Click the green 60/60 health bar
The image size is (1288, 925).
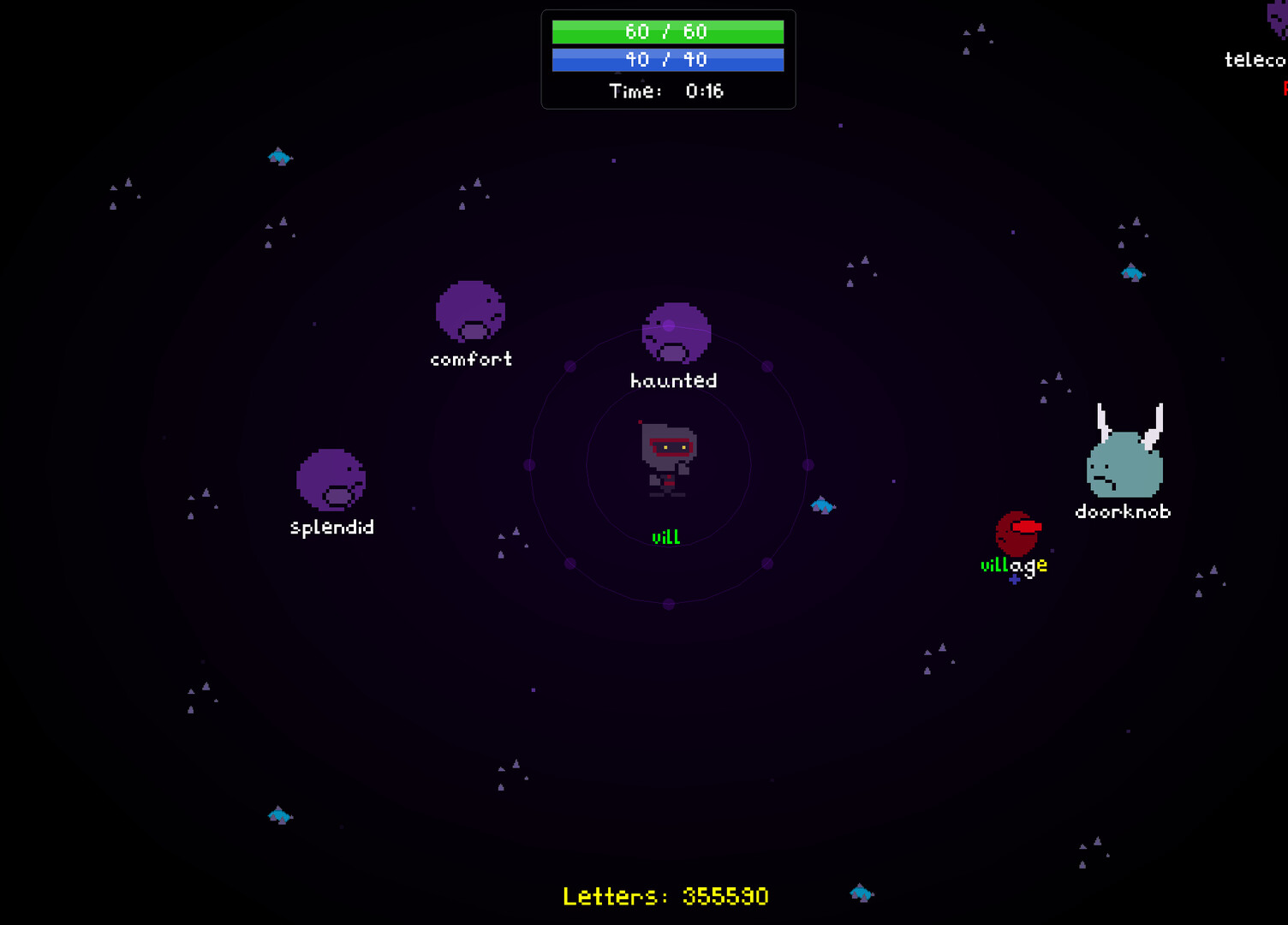pyautogui.click(x=669, y=32)
